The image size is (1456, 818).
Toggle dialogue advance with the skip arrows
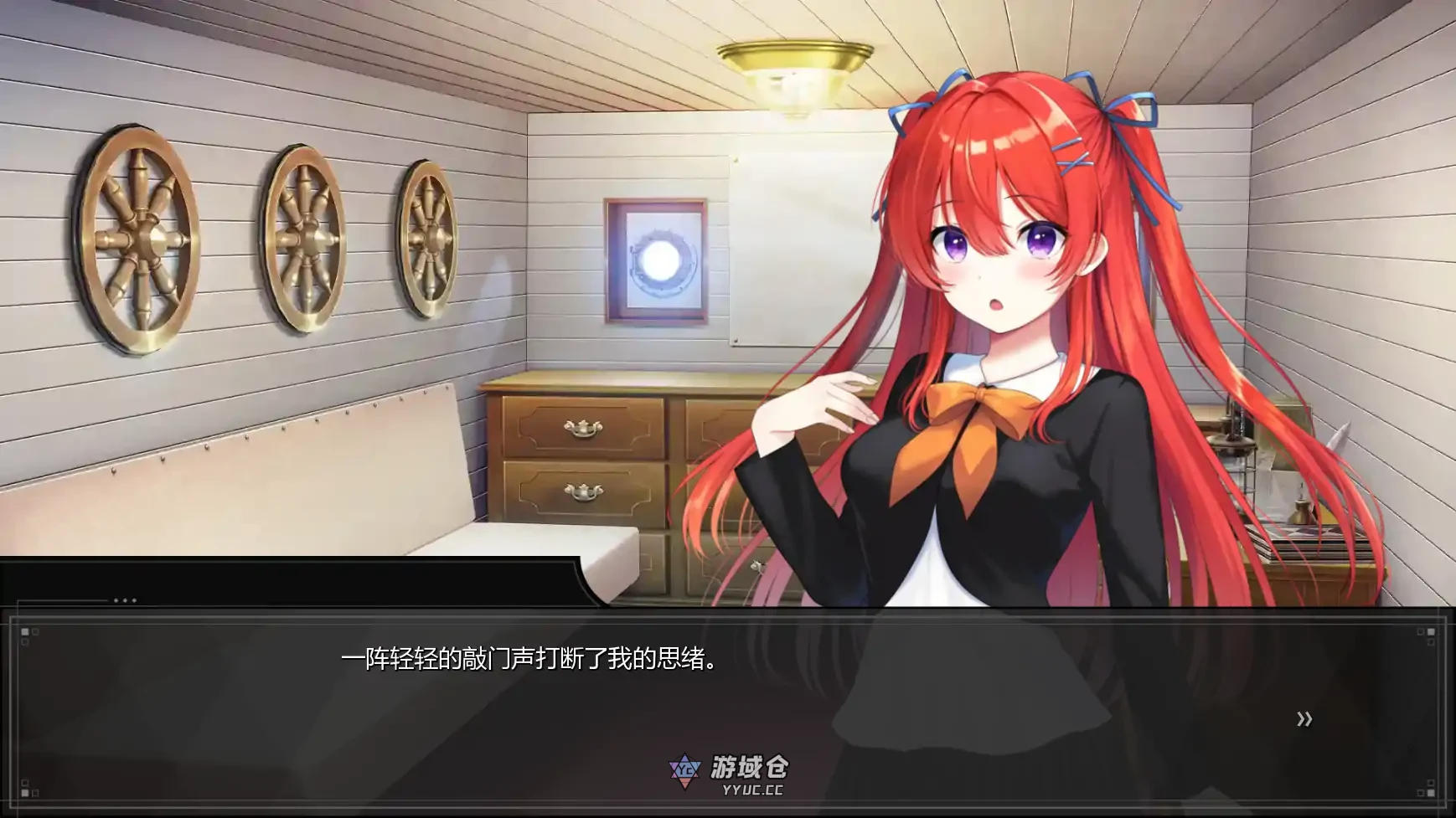click(1303, 718)
